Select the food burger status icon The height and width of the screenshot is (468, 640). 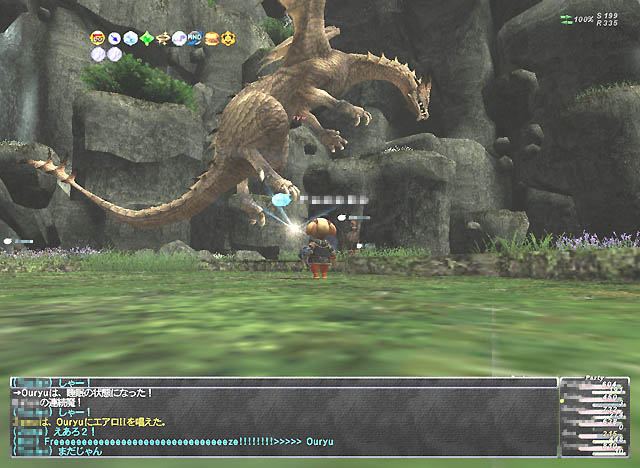pyautogui.click(x=212, y=39)
